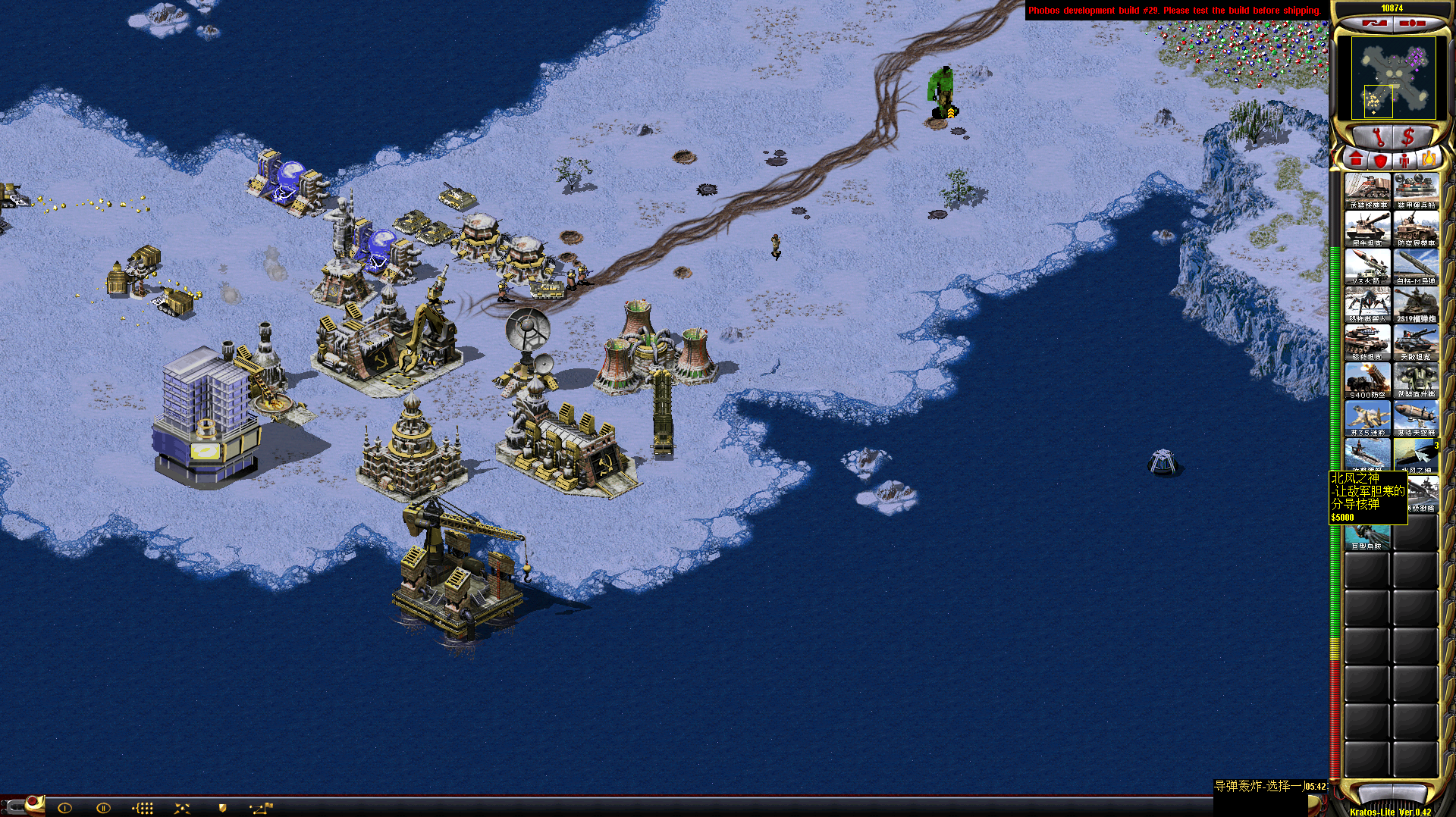Build the S400 air defense vehicle
The height and width of the screenshot is (817, 1456).
pyautogui.click(x=1367, y=380)
